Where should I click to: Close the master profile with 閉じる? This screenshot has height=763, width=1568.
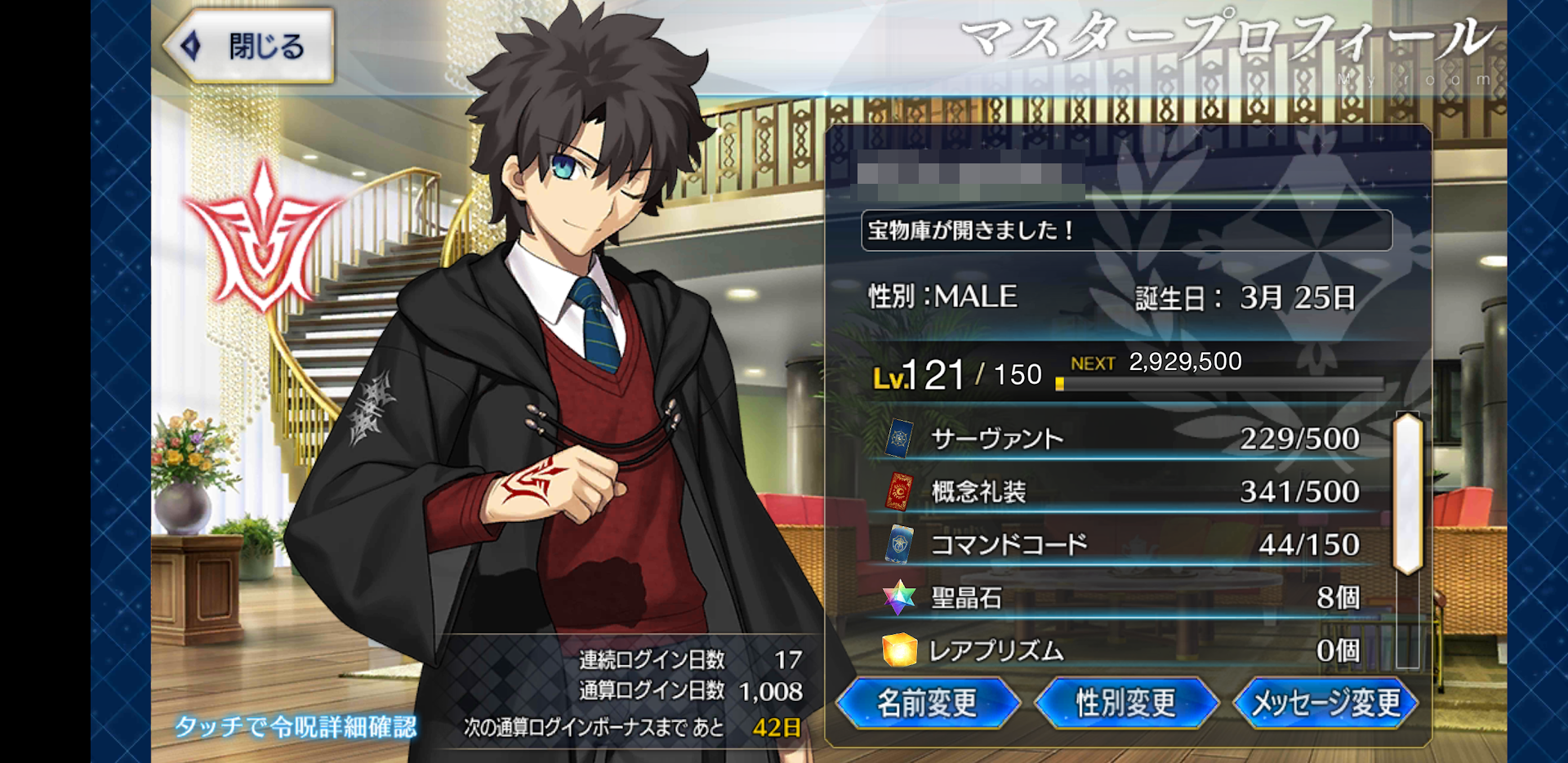point(249,47)
